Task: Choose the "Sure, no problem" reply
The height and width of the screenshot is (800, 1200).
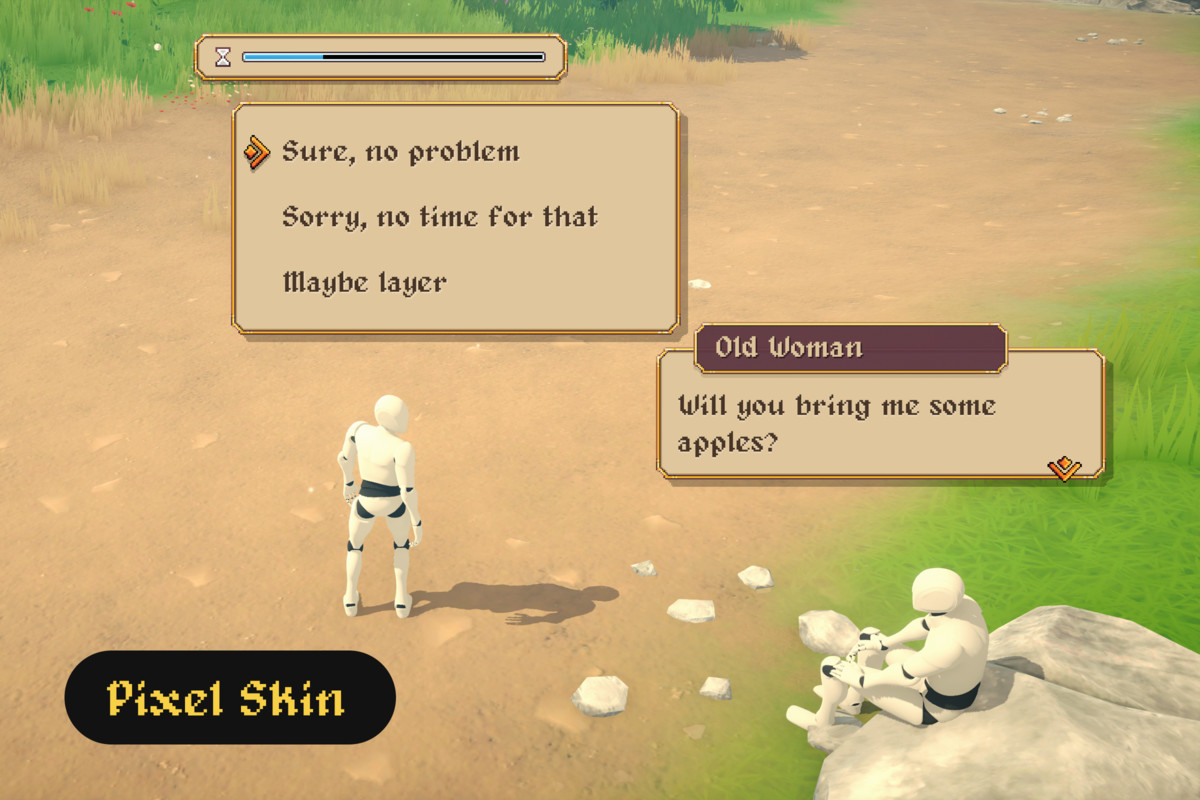Action: (x=401, y=152)
